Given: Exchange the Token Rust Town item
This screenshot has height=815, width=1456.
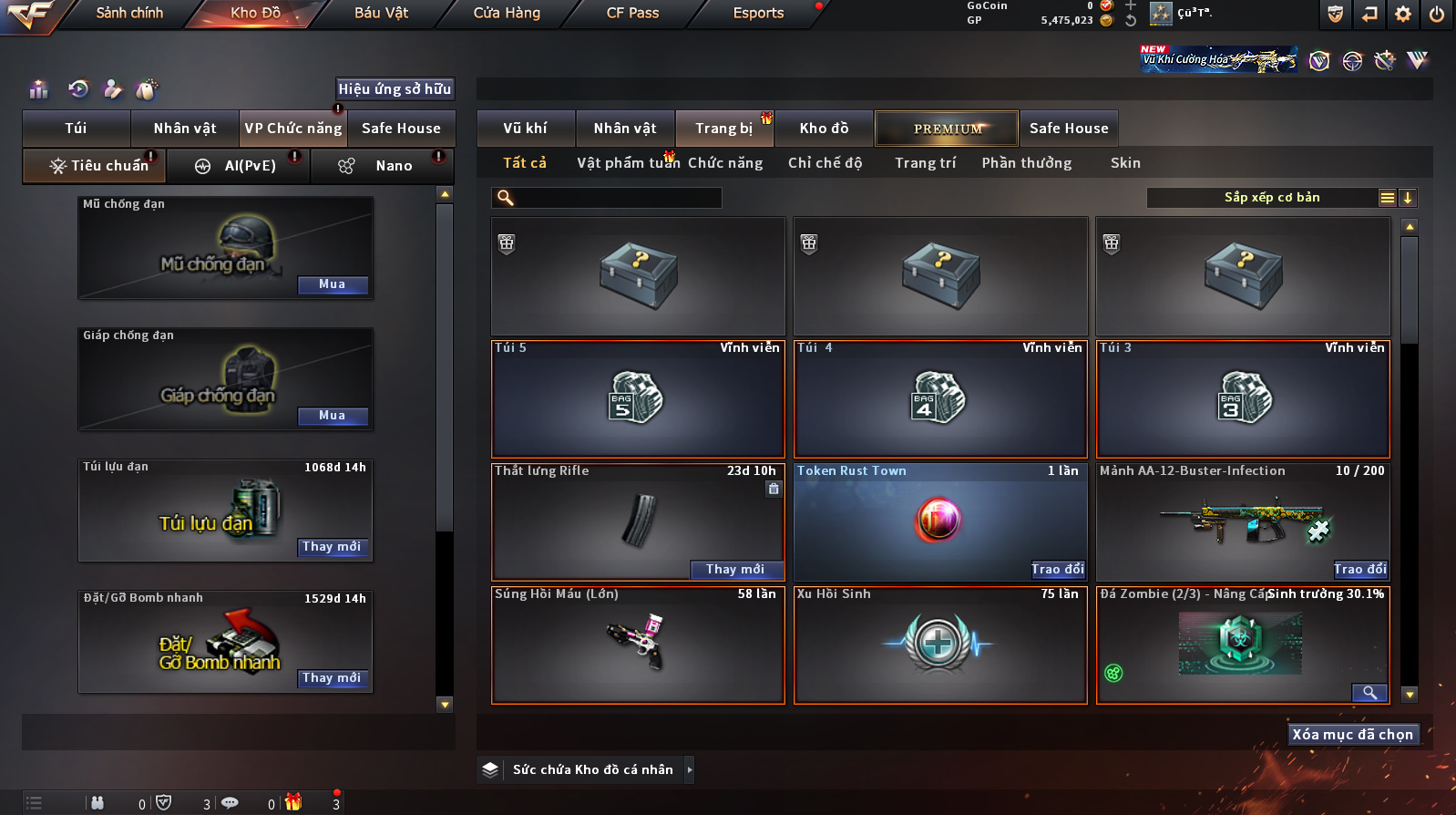Looking at the screenshot, I should click(1058, 570).
